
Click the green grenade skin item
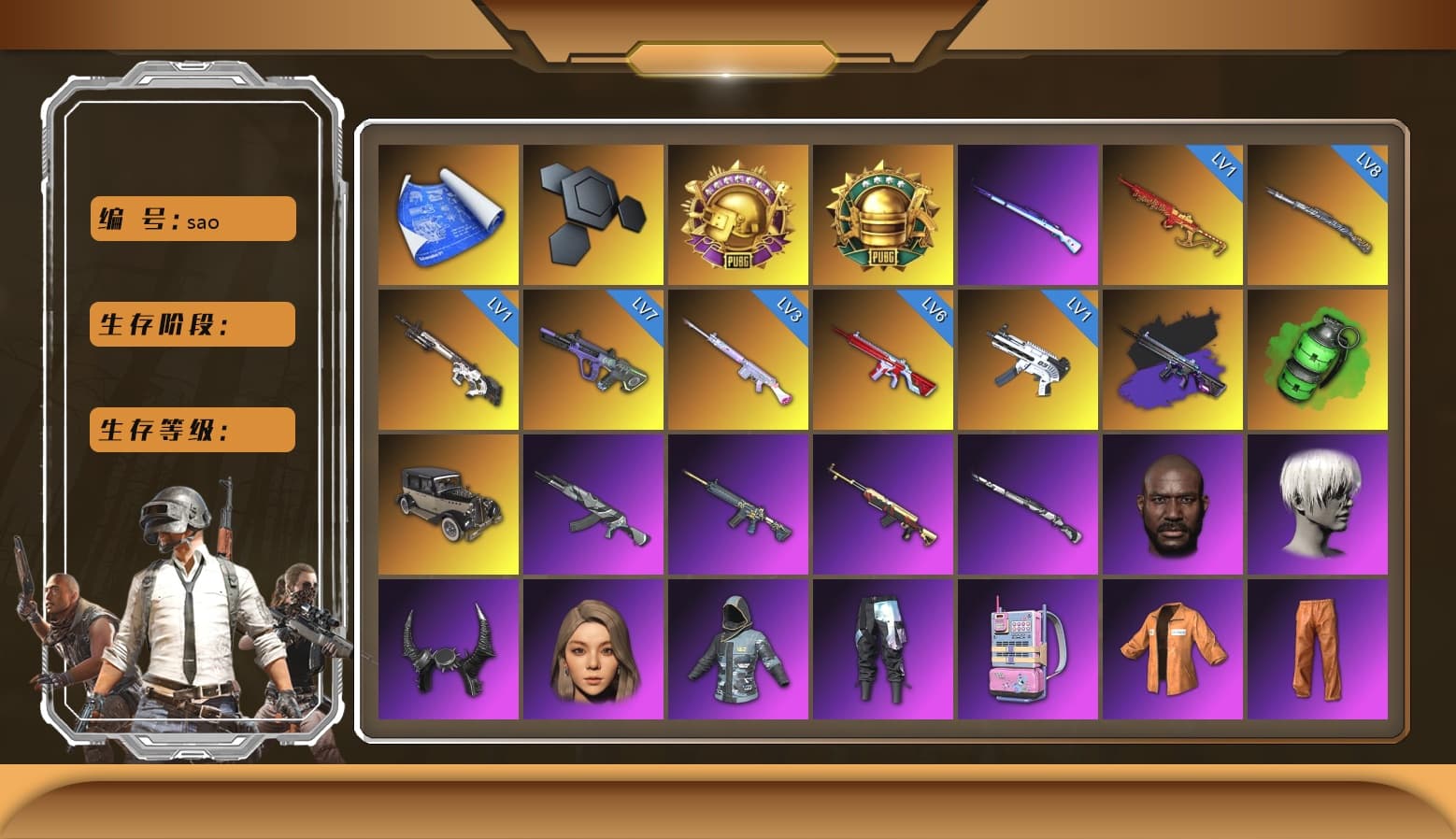point(1318,360)
